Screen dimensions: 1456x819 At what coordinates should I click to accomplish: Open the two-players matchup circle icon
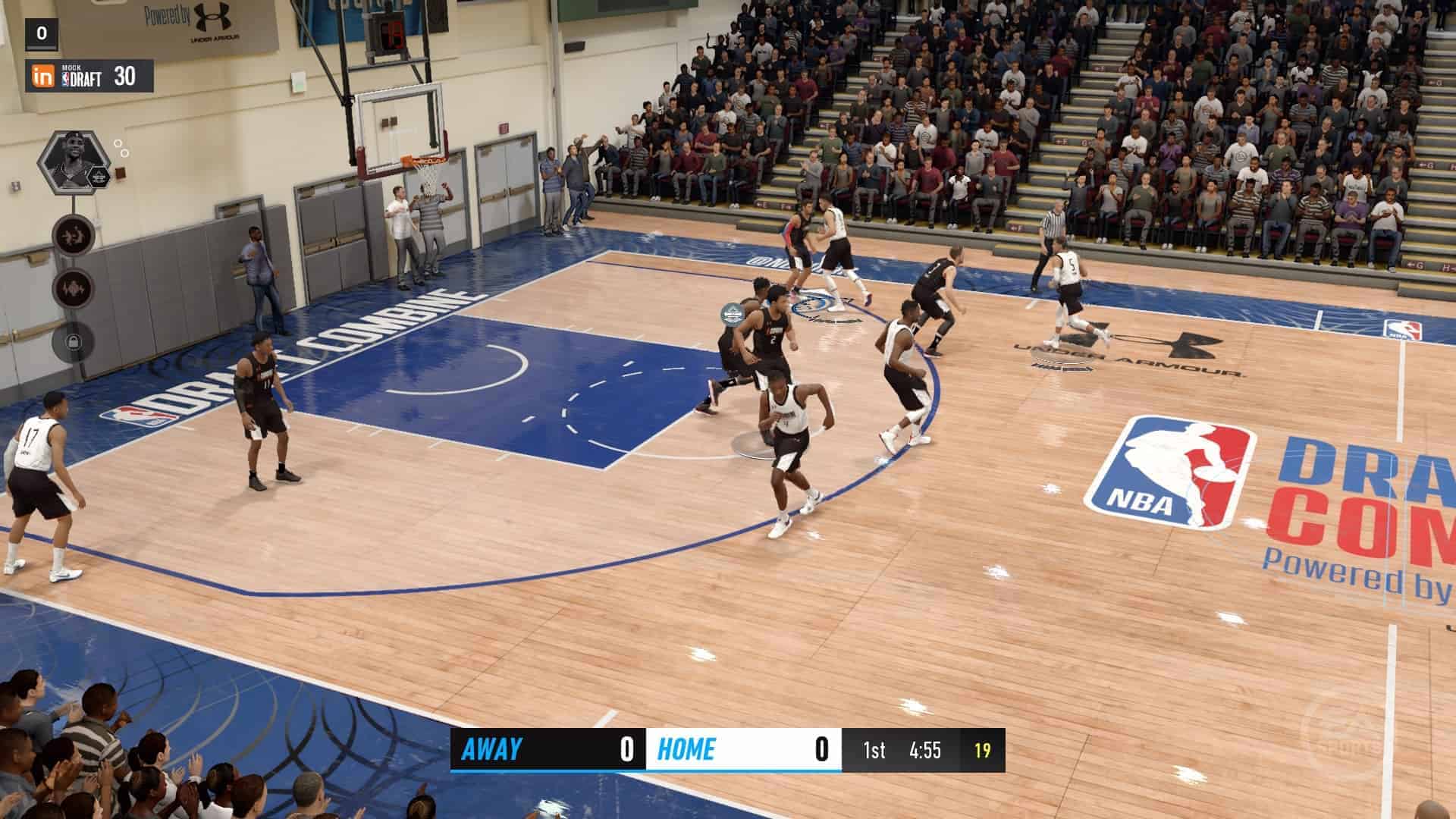(73, 234)
